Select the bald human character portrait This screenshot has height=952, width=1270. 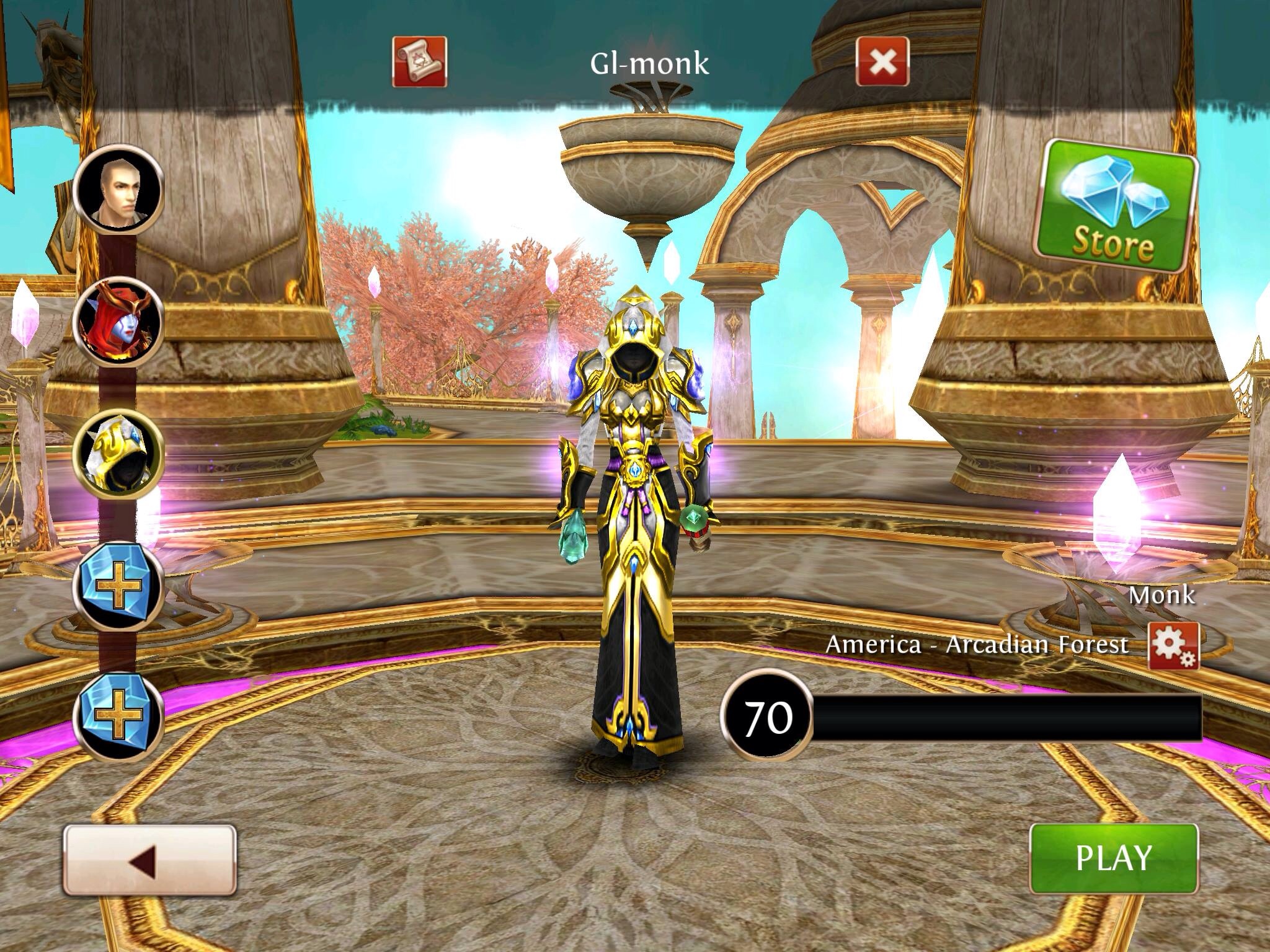click(118, 189)
